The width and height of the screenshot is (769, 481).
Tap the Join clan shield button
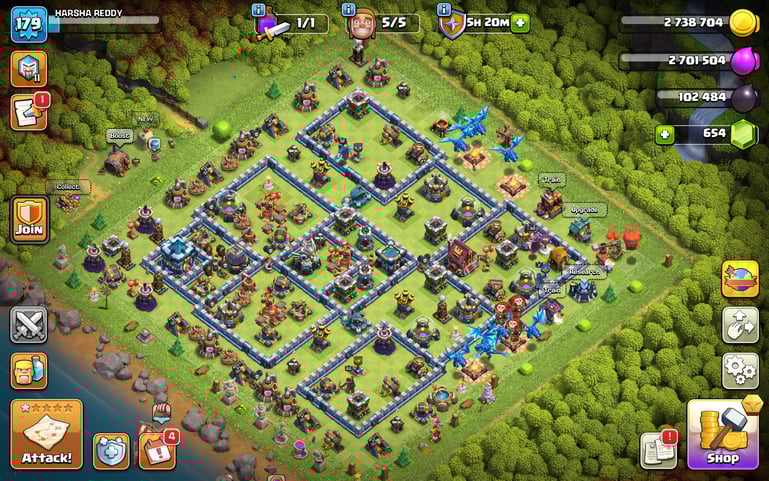(29, 220)
